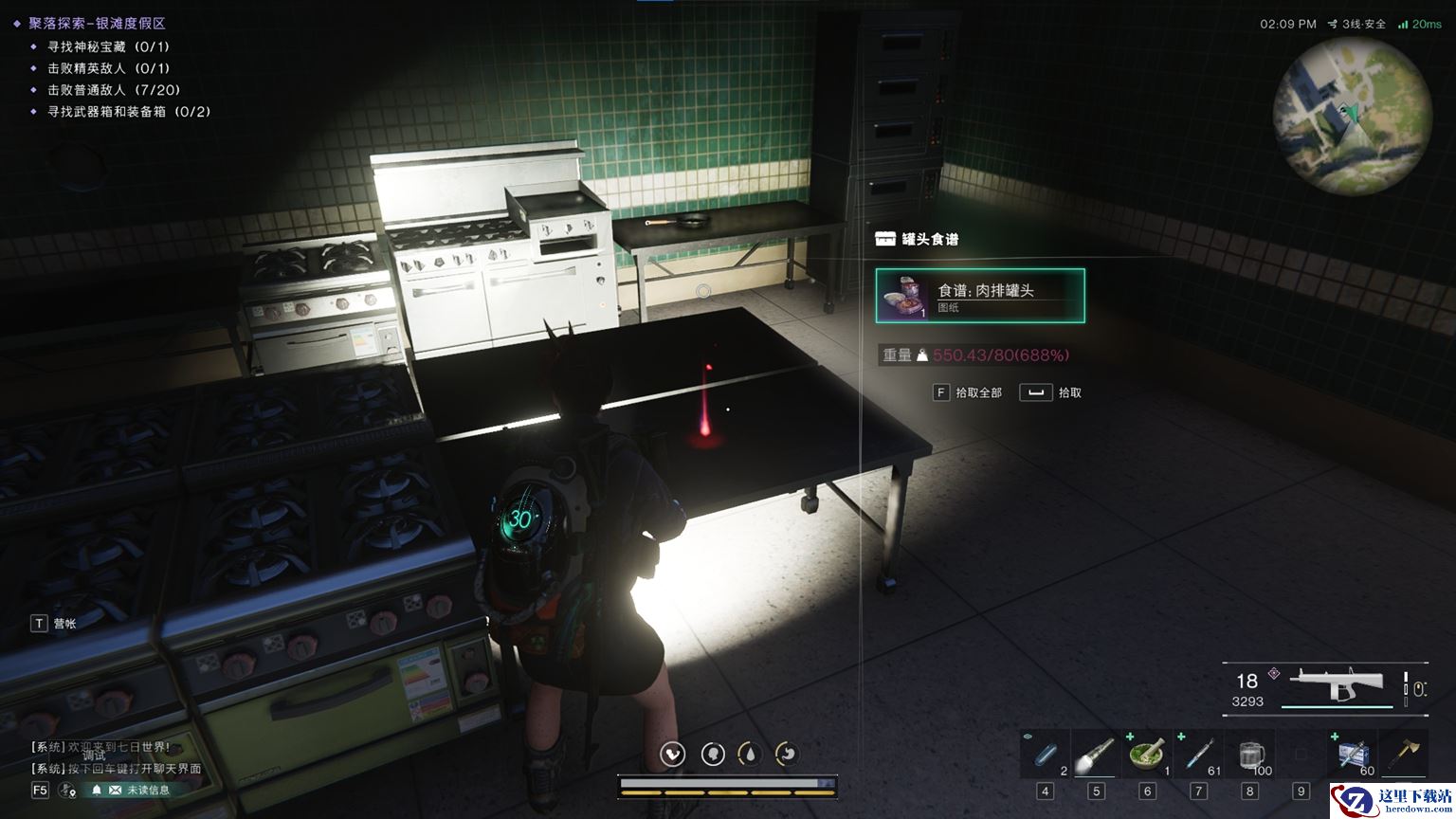Open the 聚落探索 quest tracker
The height and width of the screenshot is (819, 1456).
point(97,23)
